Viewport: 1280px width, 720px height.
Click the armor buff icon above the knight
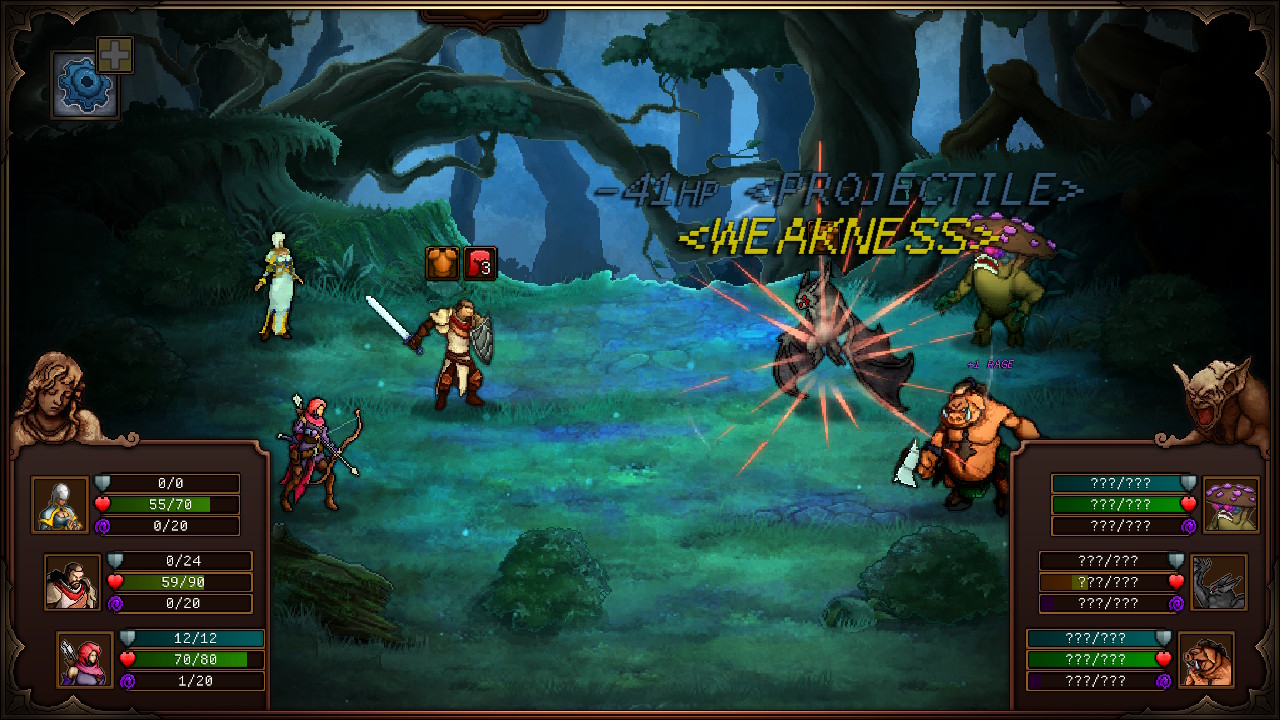440,264
